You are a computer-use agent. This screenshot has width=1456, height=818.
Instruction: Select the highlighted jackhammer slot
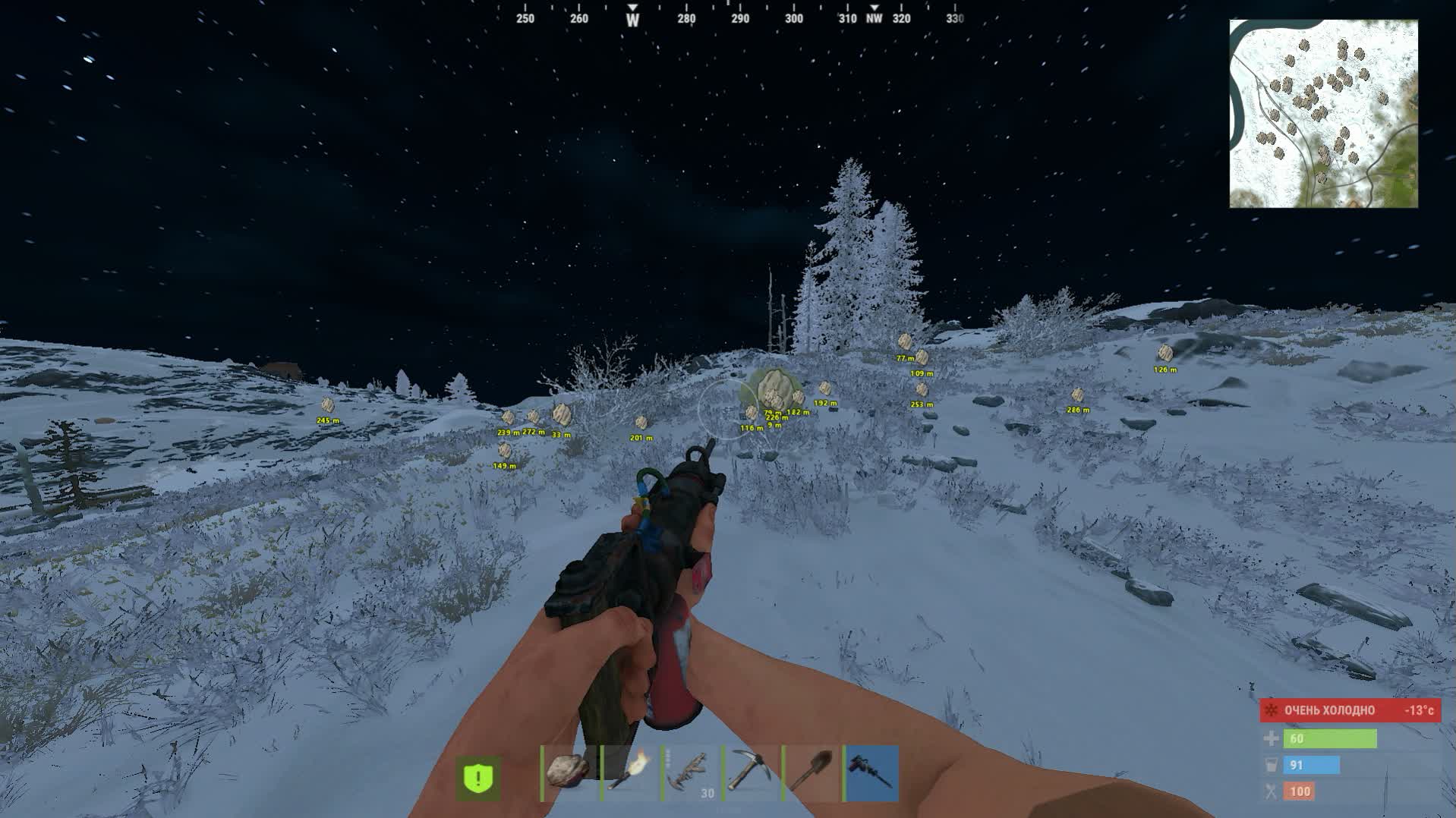pos(872,773)
